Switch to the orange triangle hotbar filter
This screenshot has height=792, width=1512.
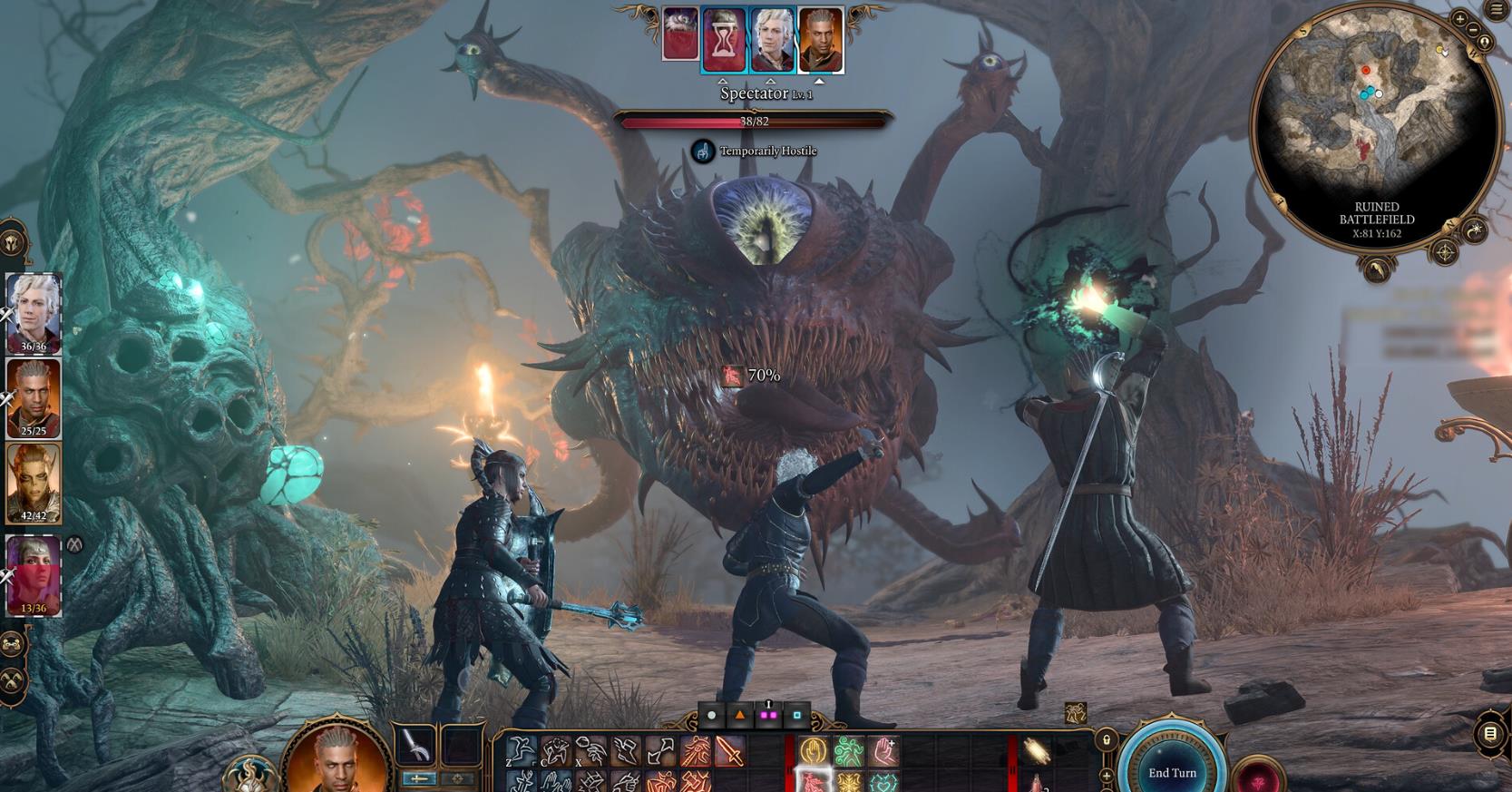pyautogui.click(x=740, y=716)
